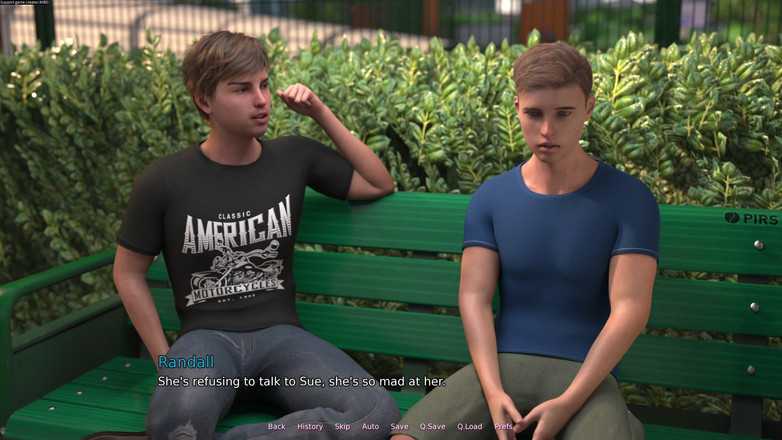Image resolution: width=782 pixels, height=440 pixels.
Task: Go back to the previous dialogue line
Action: coord(277,426)
